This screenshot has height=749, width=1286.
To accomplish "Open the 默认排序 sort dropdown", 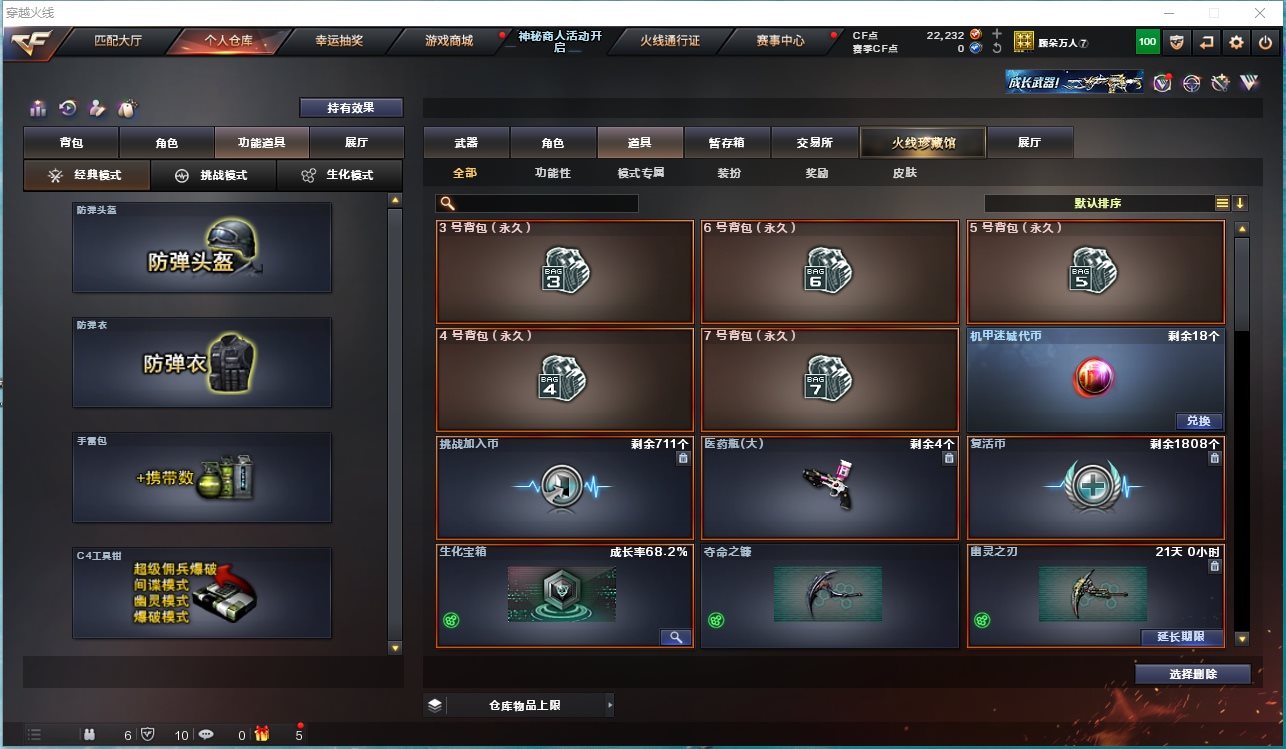I will click(1098, 203).
